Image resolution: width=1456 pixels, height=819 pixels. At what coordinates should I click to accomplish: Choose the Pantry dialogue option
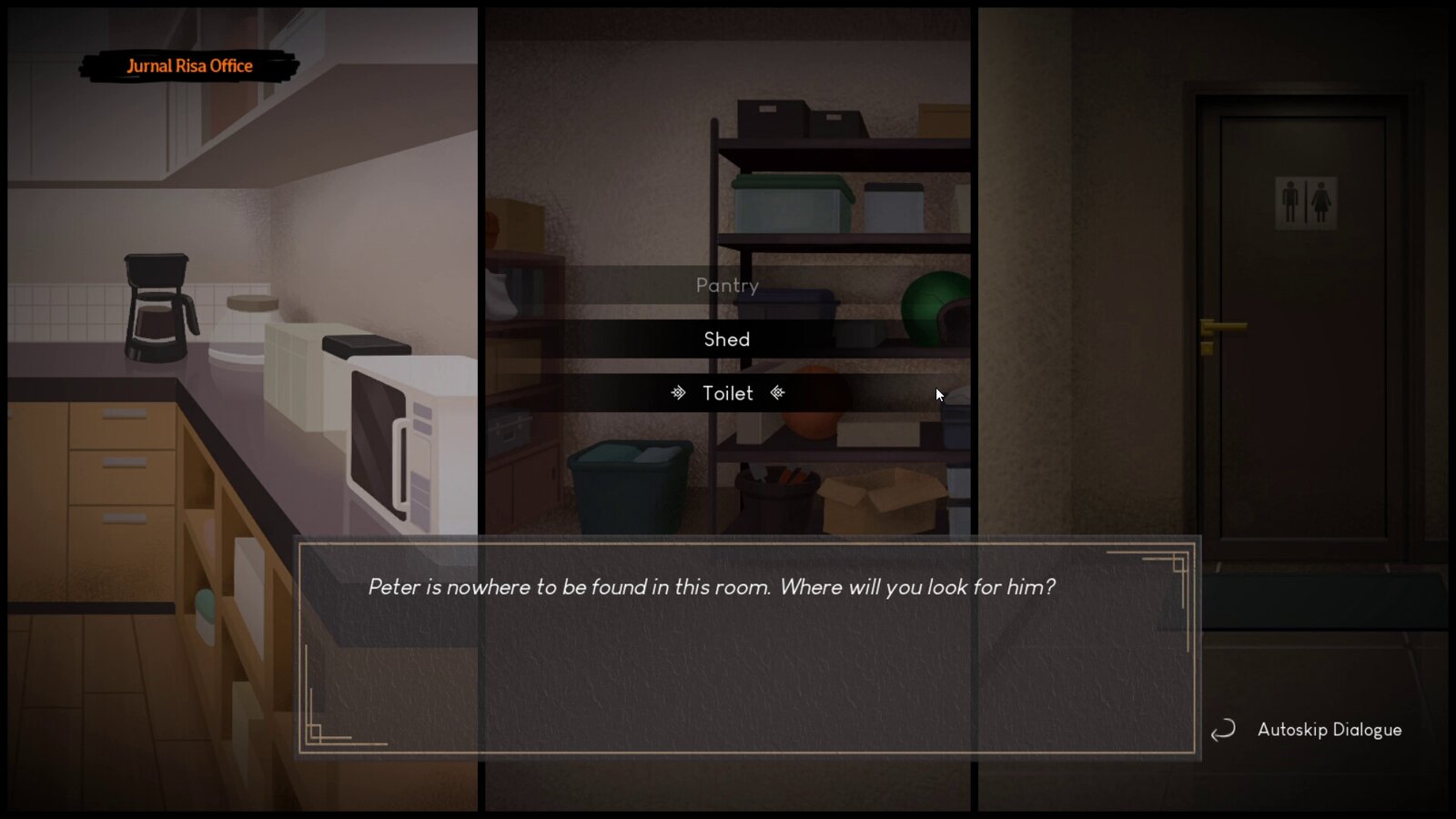point(727,286)
